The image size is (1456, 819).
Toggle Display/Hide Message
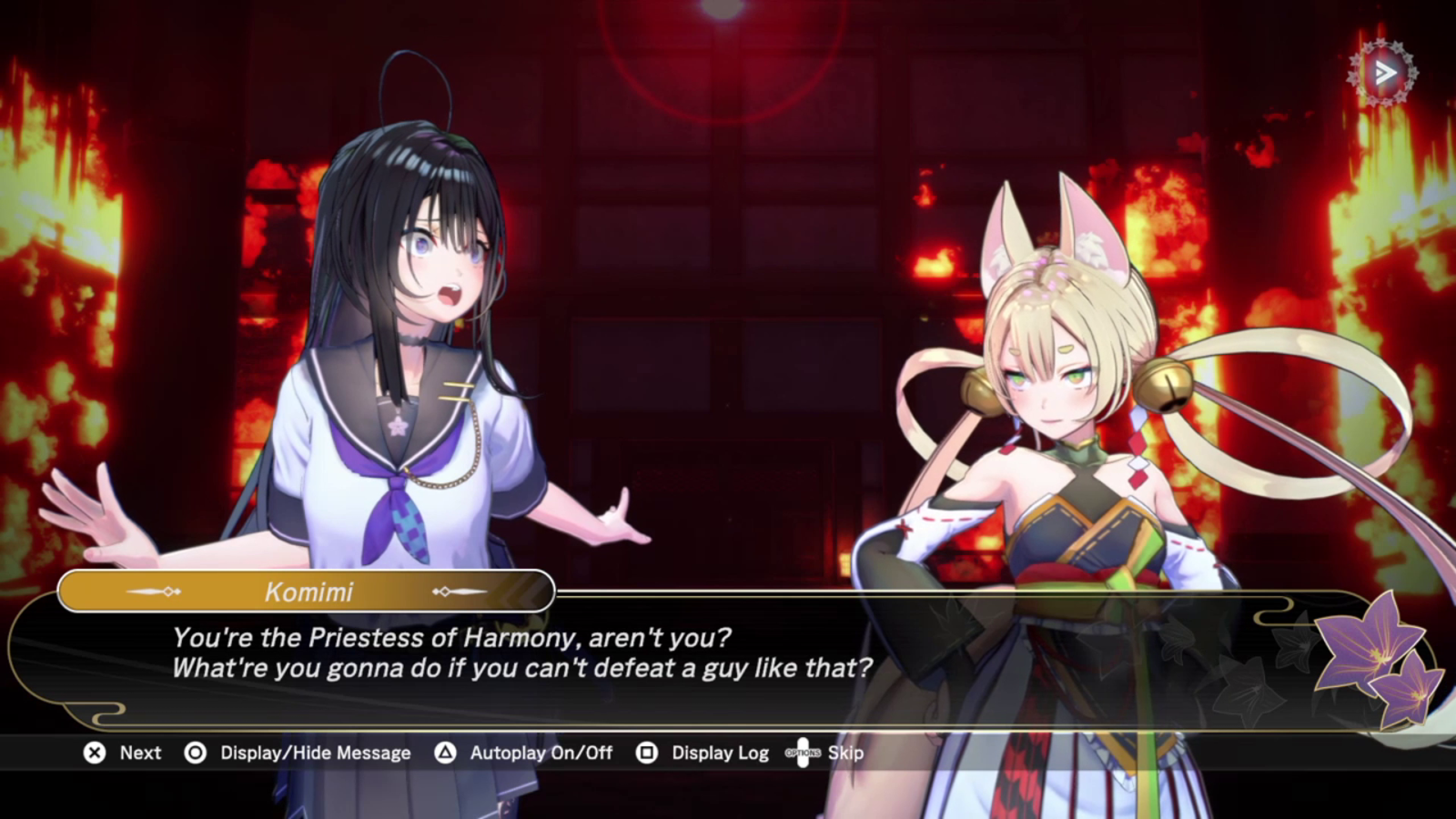pos(314,753)
